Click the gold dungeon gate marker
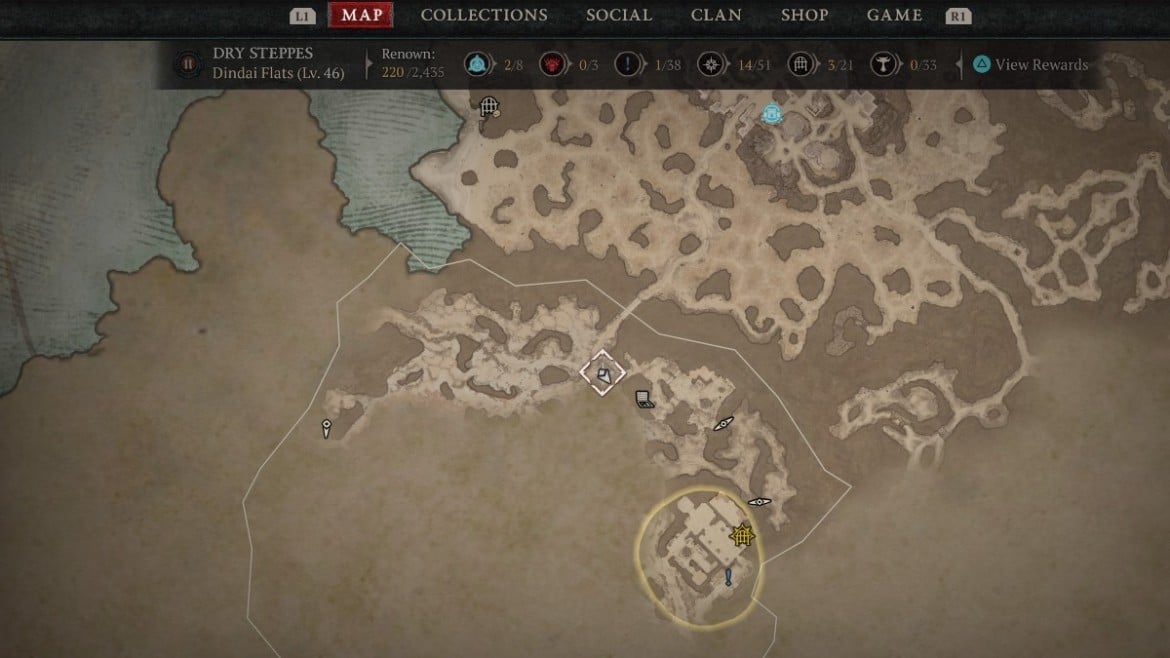Viewport: 1170px width, 658px height. pos(741,536)
